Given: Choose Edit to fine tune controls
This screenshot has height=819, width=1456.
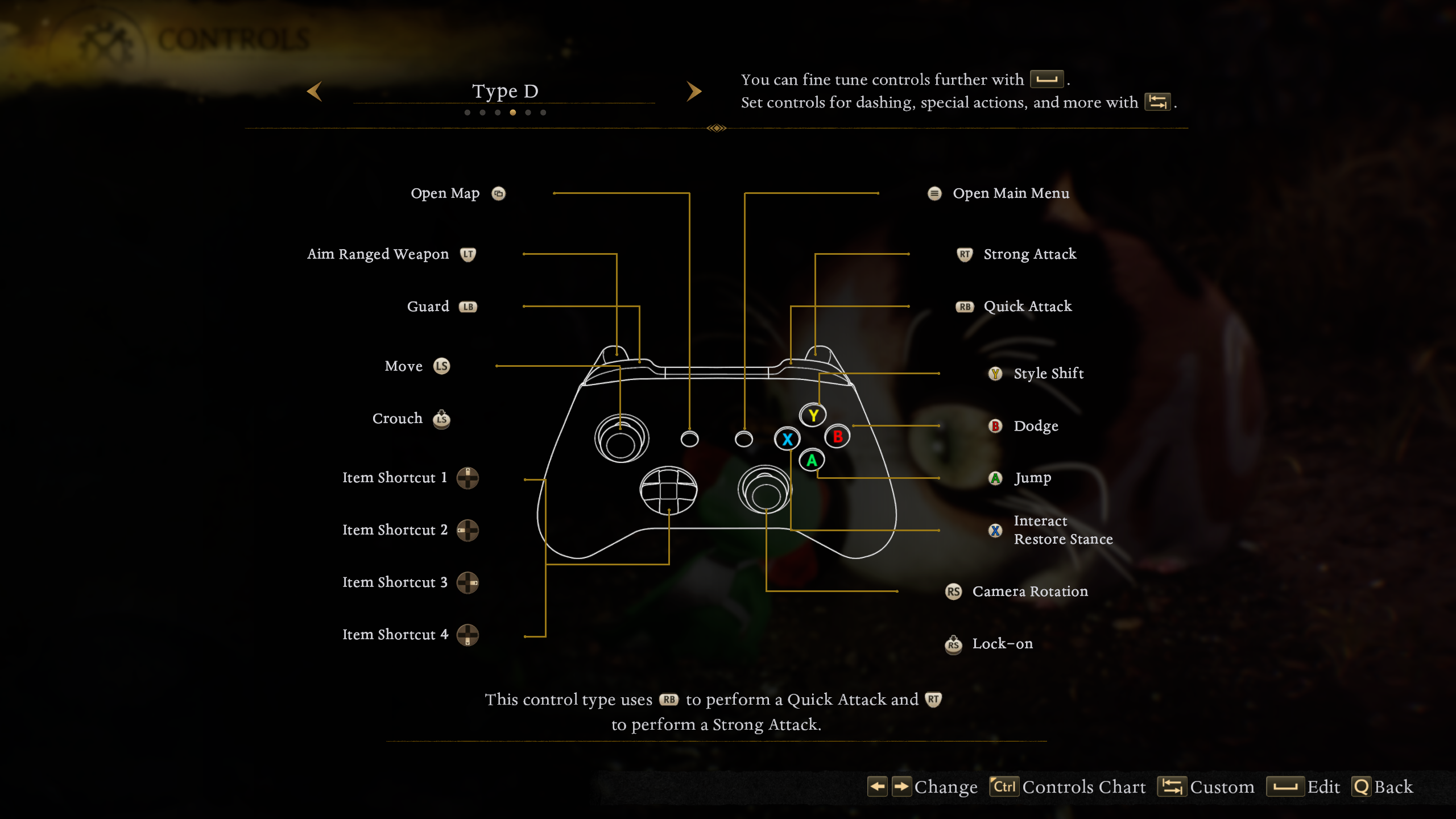Looking at the screenshot, I should 1303,787.
